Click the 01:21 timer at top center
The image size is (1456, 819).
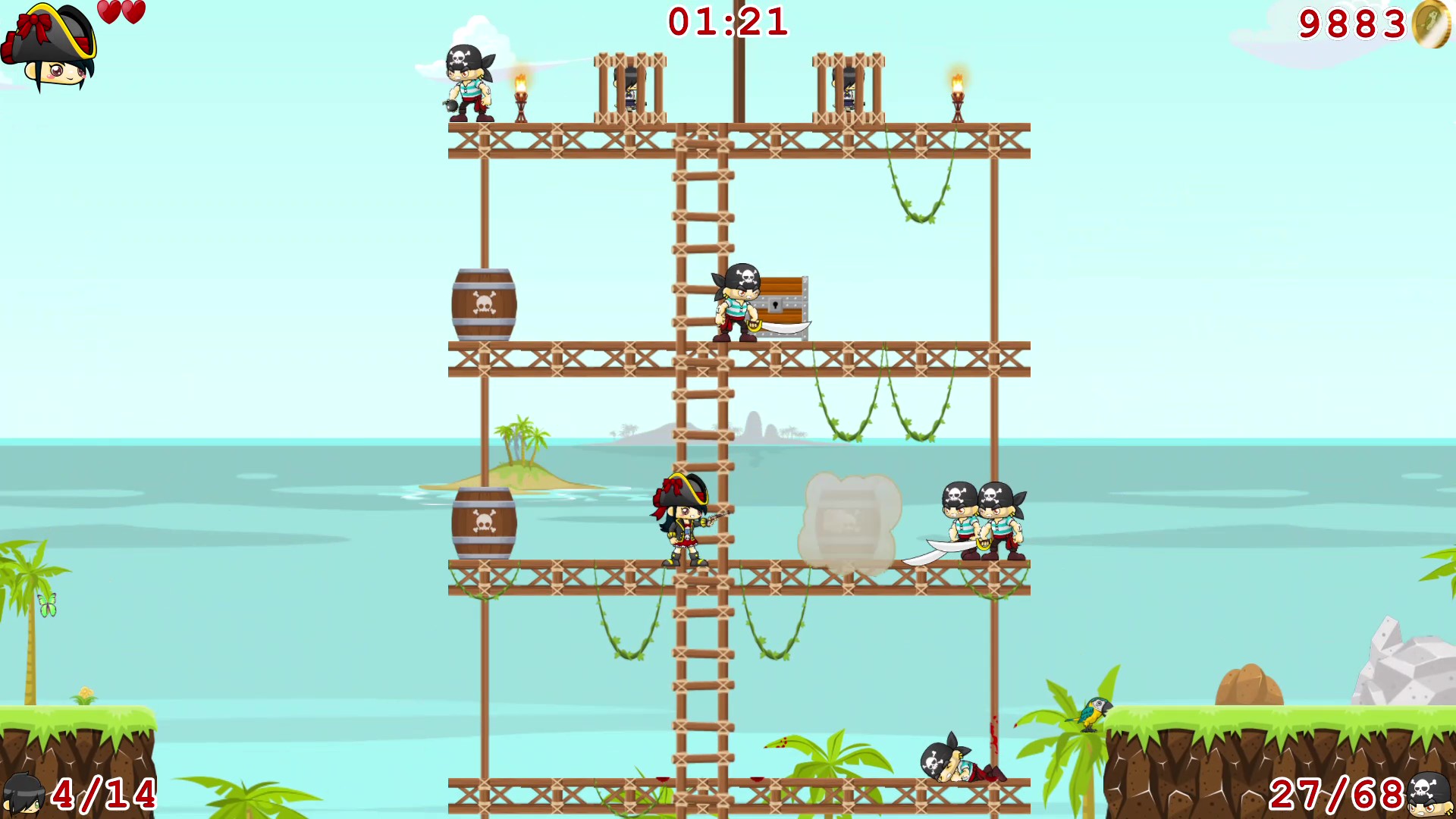click(x=728, y=23)
